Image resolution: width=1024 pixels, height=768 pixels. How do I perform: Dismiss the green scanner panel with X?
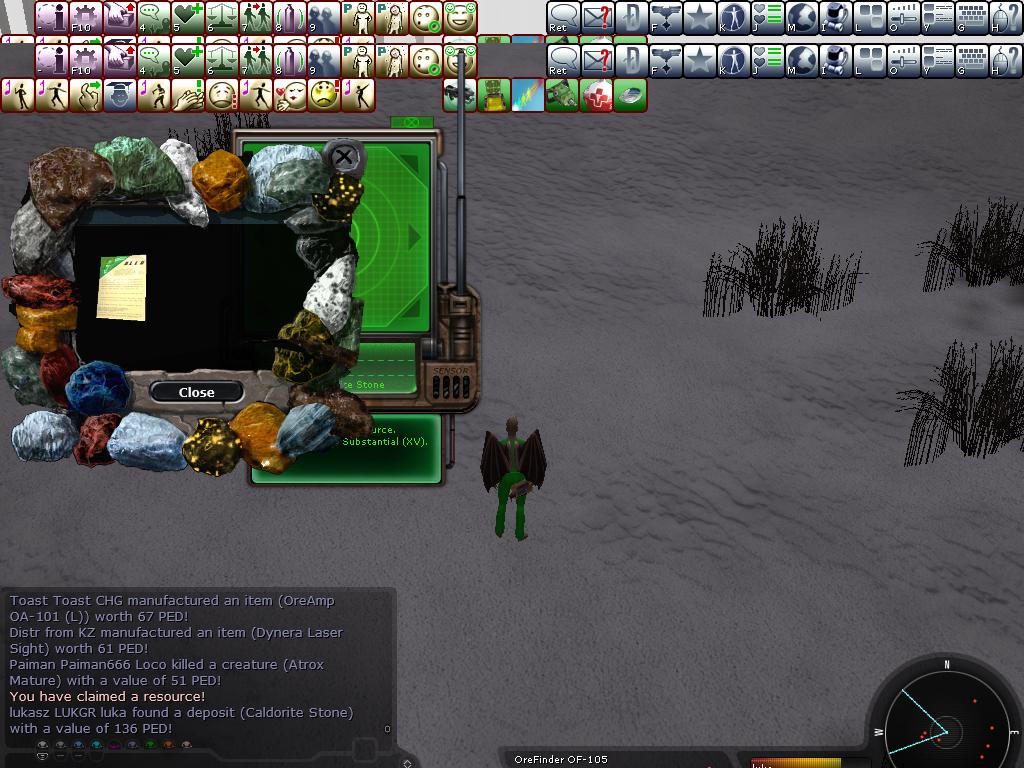(x=343, y=156)
